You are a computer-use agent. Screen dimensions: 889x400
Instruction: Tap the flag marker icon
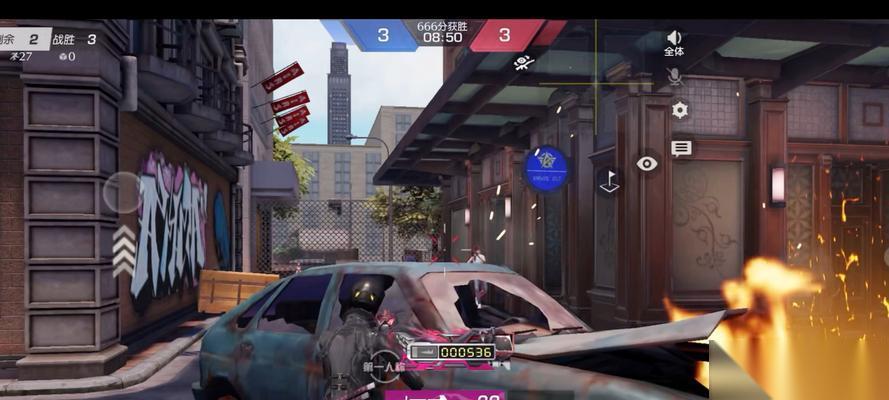pos(608,180)
